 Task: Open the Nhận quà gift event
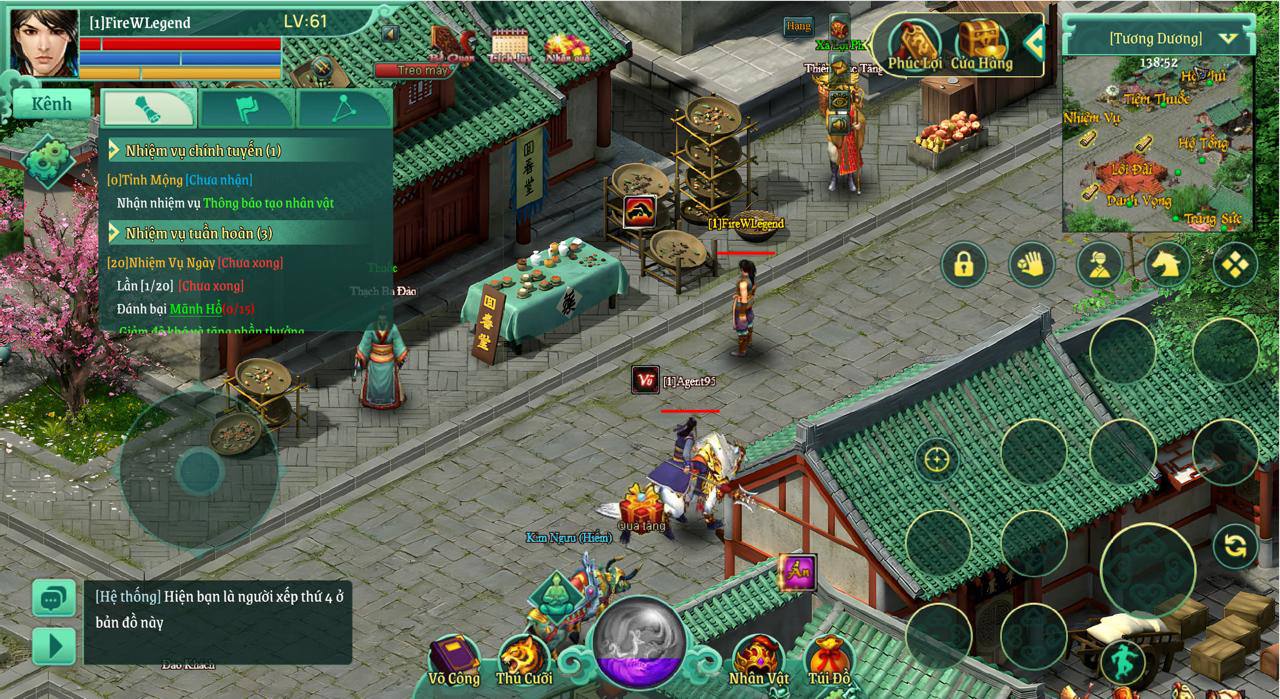[566, 46]
